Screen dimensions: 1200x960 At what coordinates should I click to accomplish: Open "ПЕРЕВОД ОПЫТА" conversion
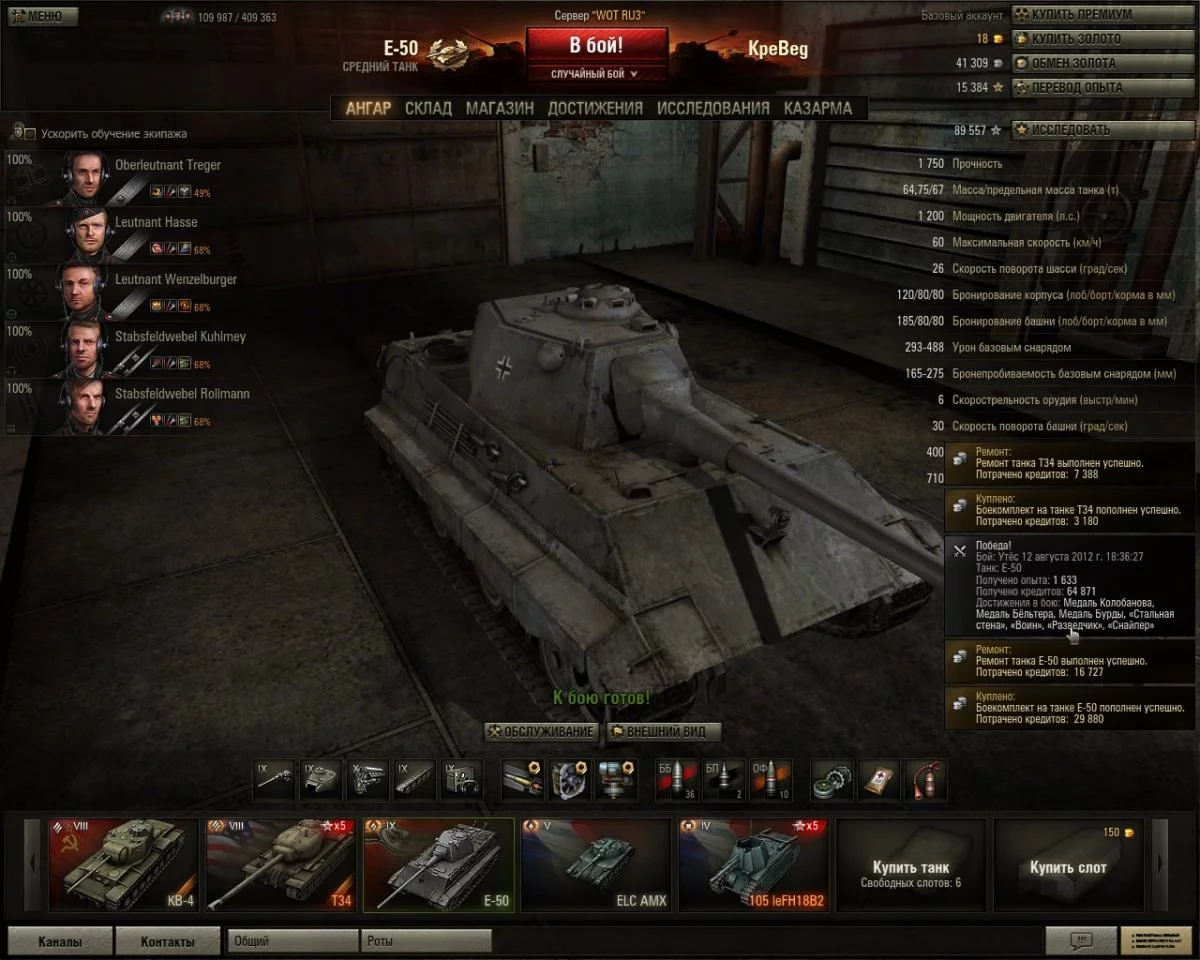[1076, 87]
